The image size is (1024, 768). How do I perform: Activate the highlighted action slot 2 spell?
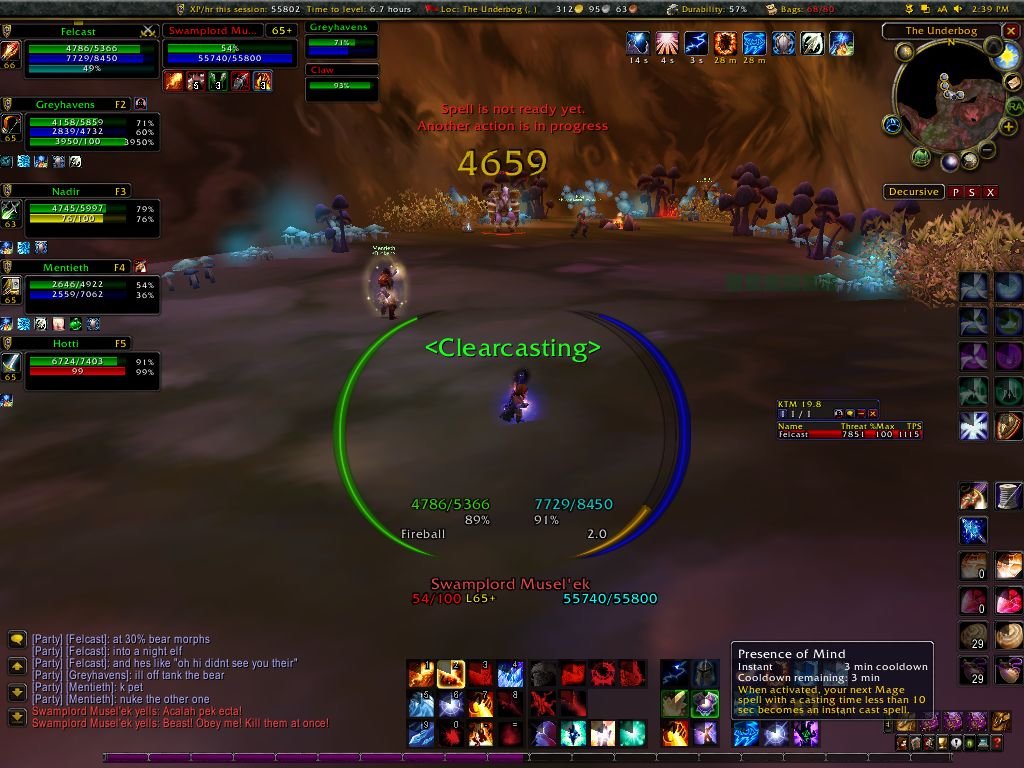tap(451, 673)
